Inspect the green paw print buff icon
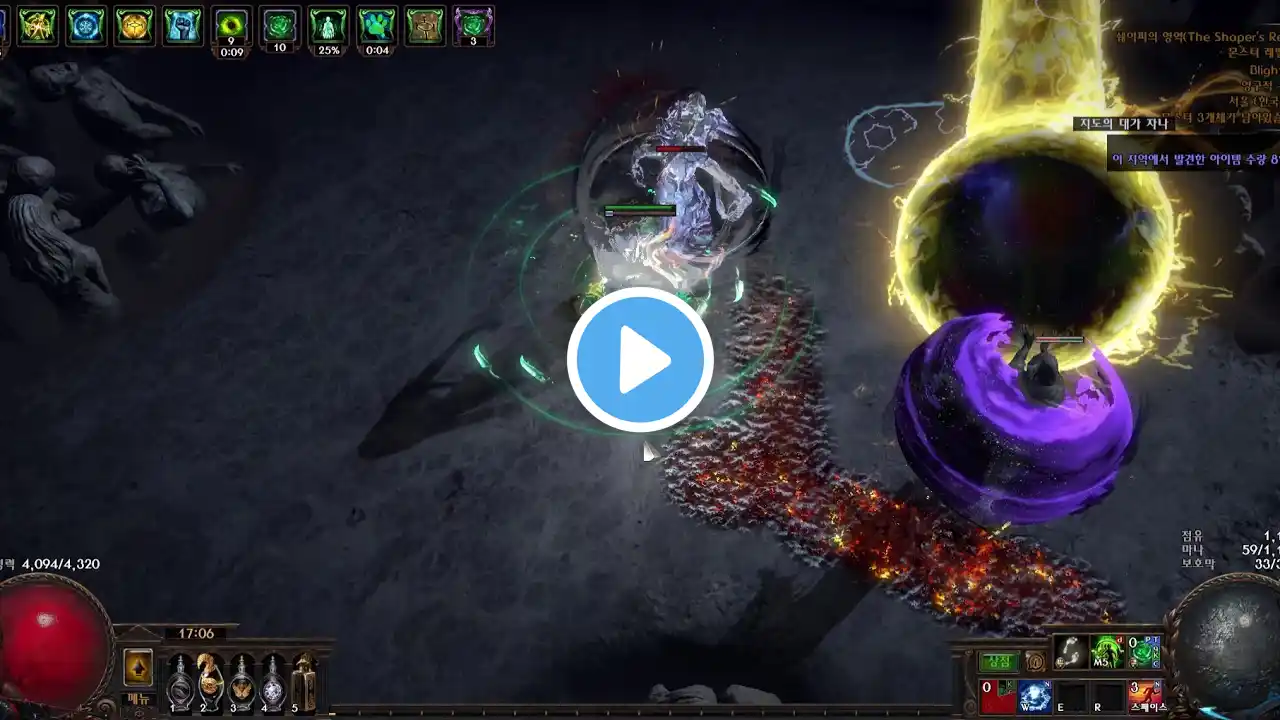 click(x=376, y=25)
